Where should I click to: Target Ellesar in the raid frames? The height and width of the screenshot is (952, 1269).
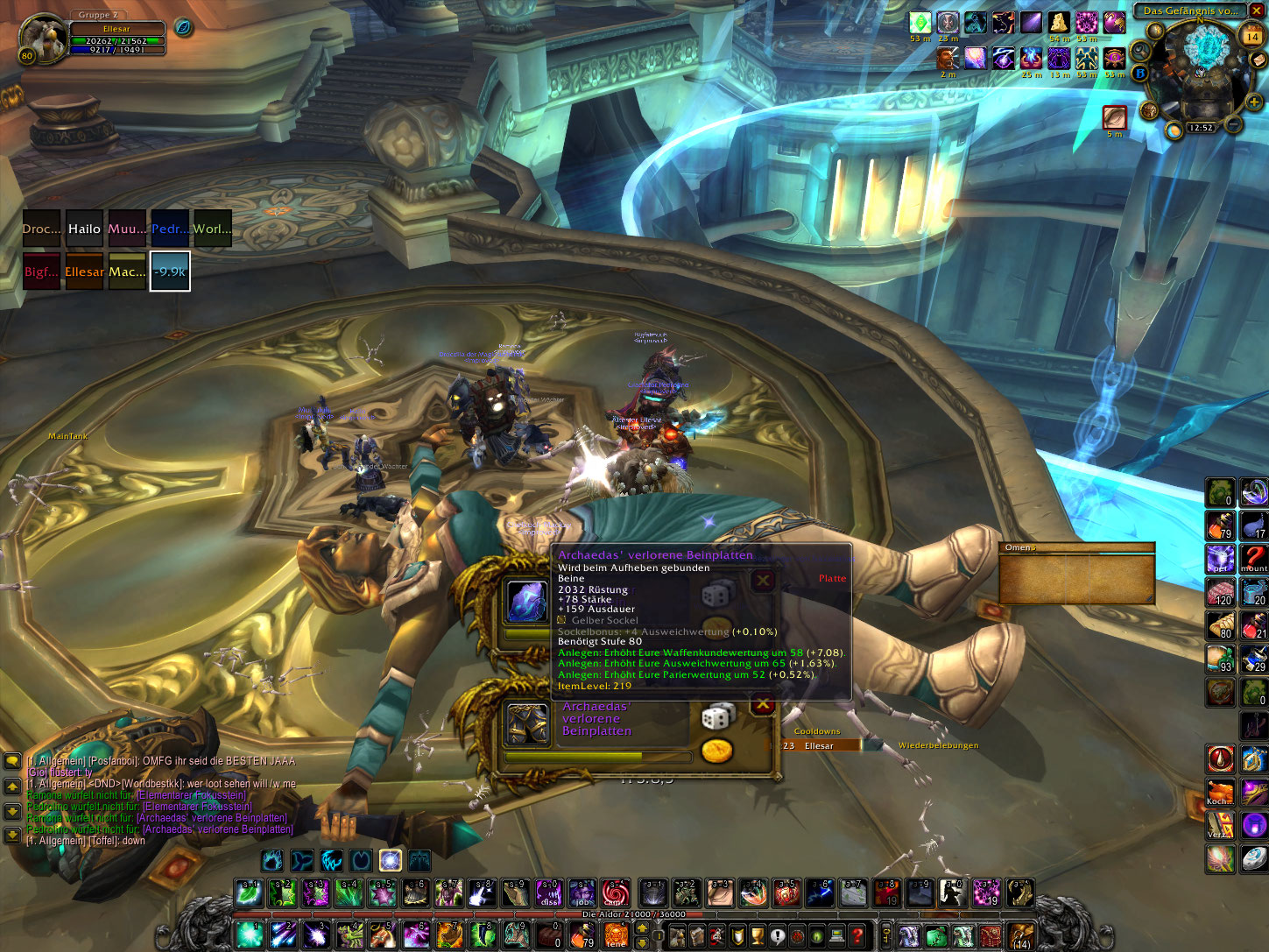84,271
